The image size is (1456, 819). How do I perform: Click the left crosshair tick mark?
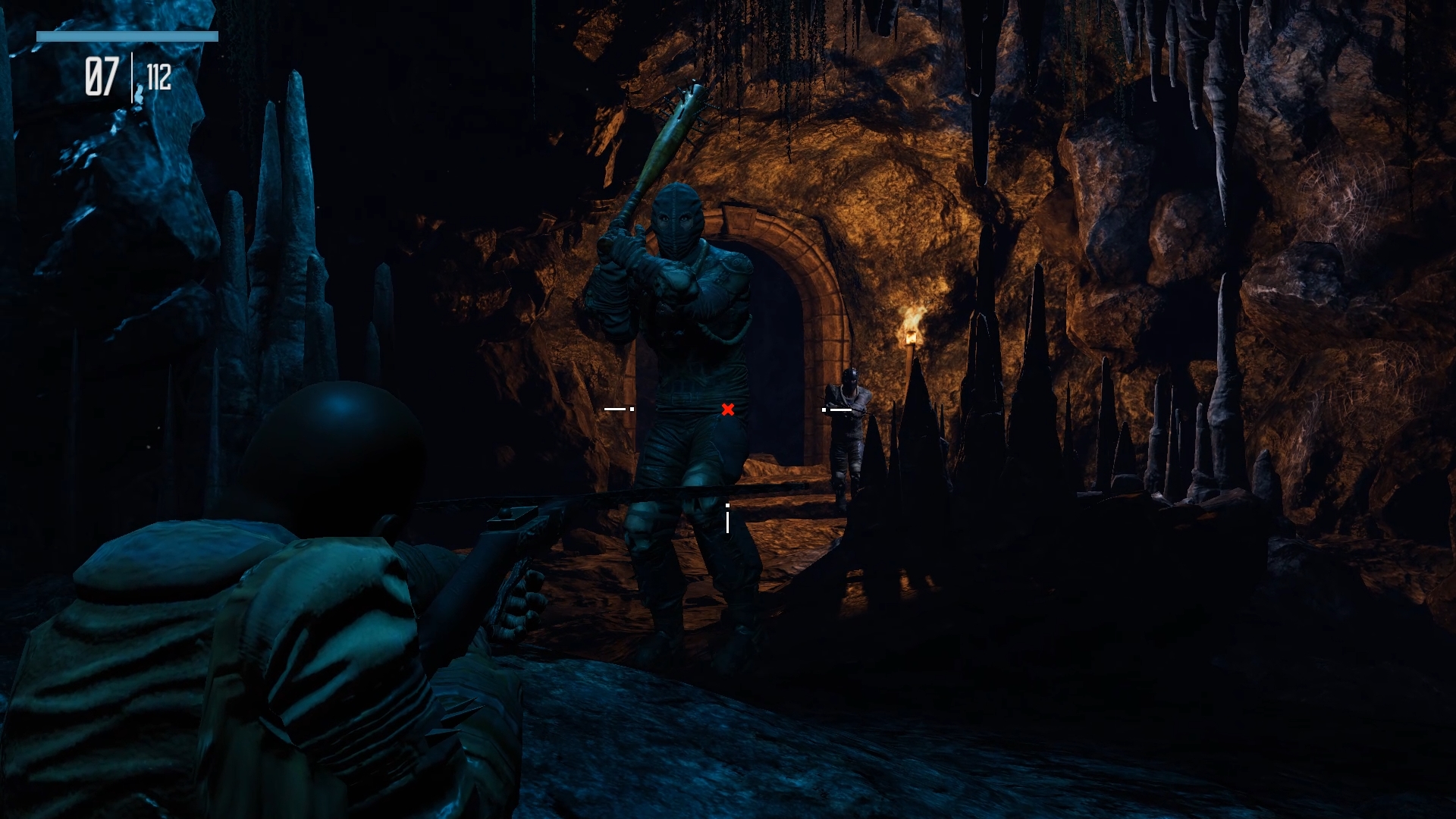(x=614, y=410)
